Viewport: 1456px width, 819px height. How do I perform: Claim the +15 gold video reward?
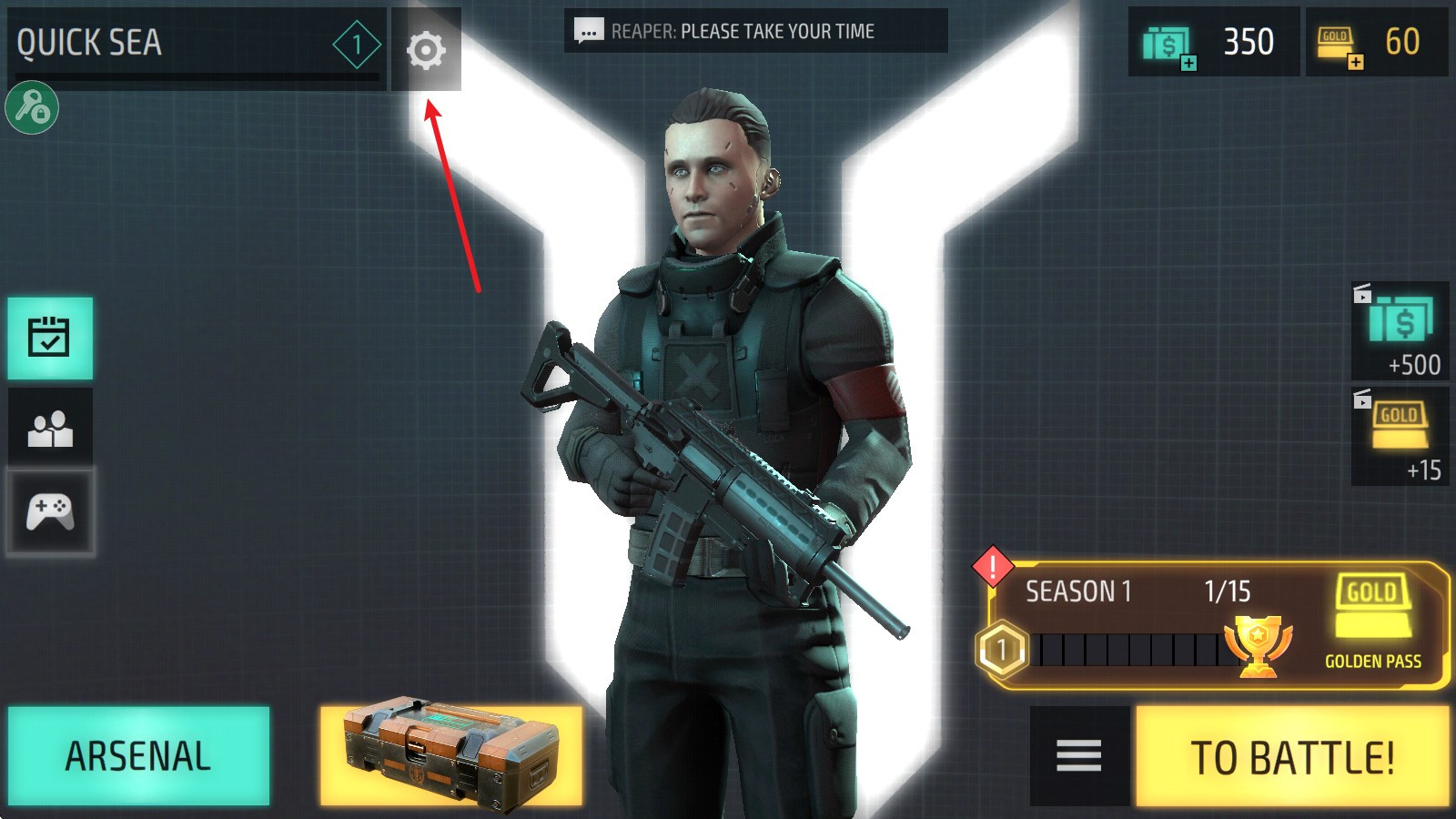click(x=1400, y=437)
